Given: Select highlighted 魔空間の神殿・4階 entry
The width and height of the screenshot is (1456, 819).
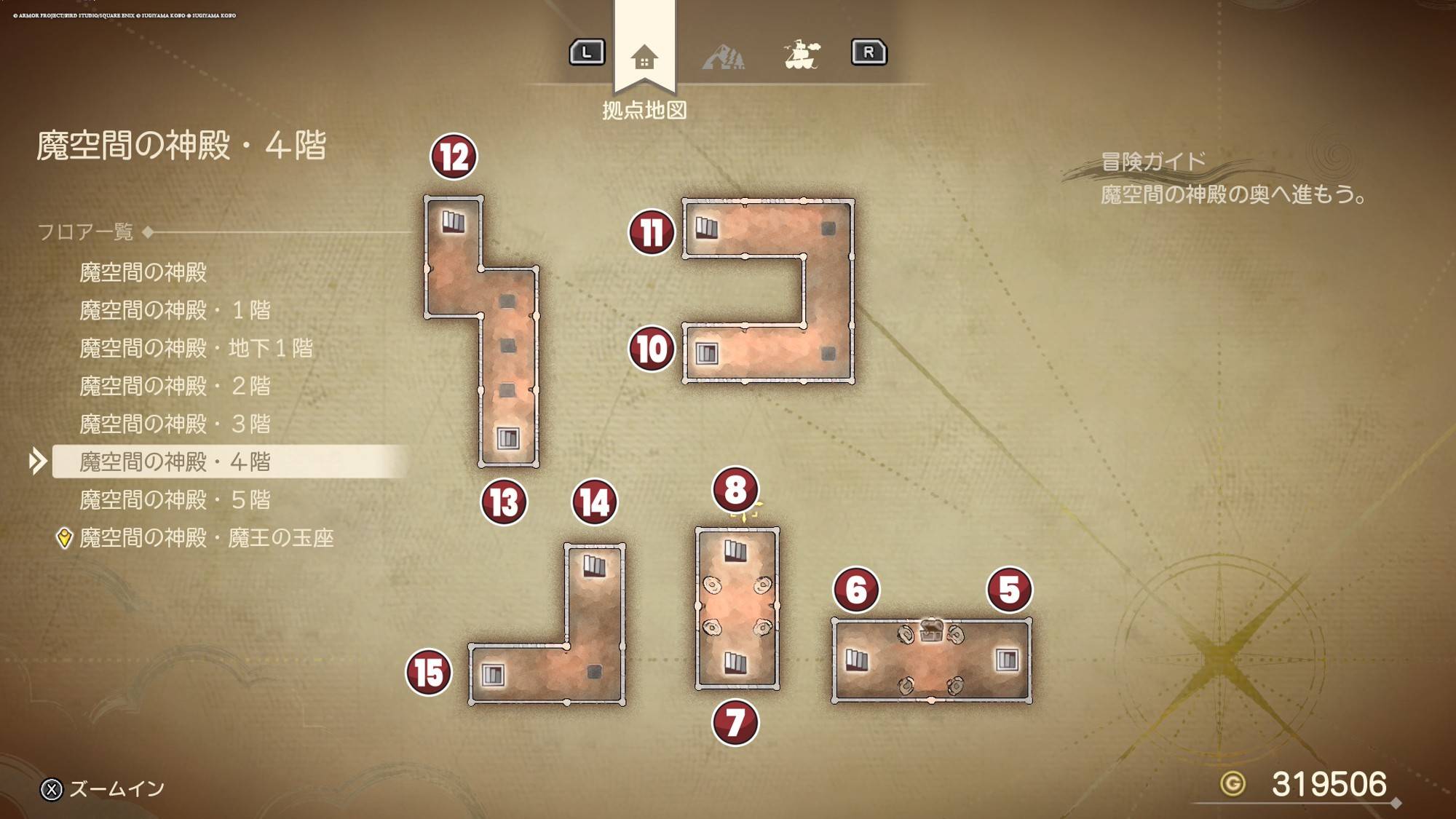Looking at the screenshot, I should (175, 462).
